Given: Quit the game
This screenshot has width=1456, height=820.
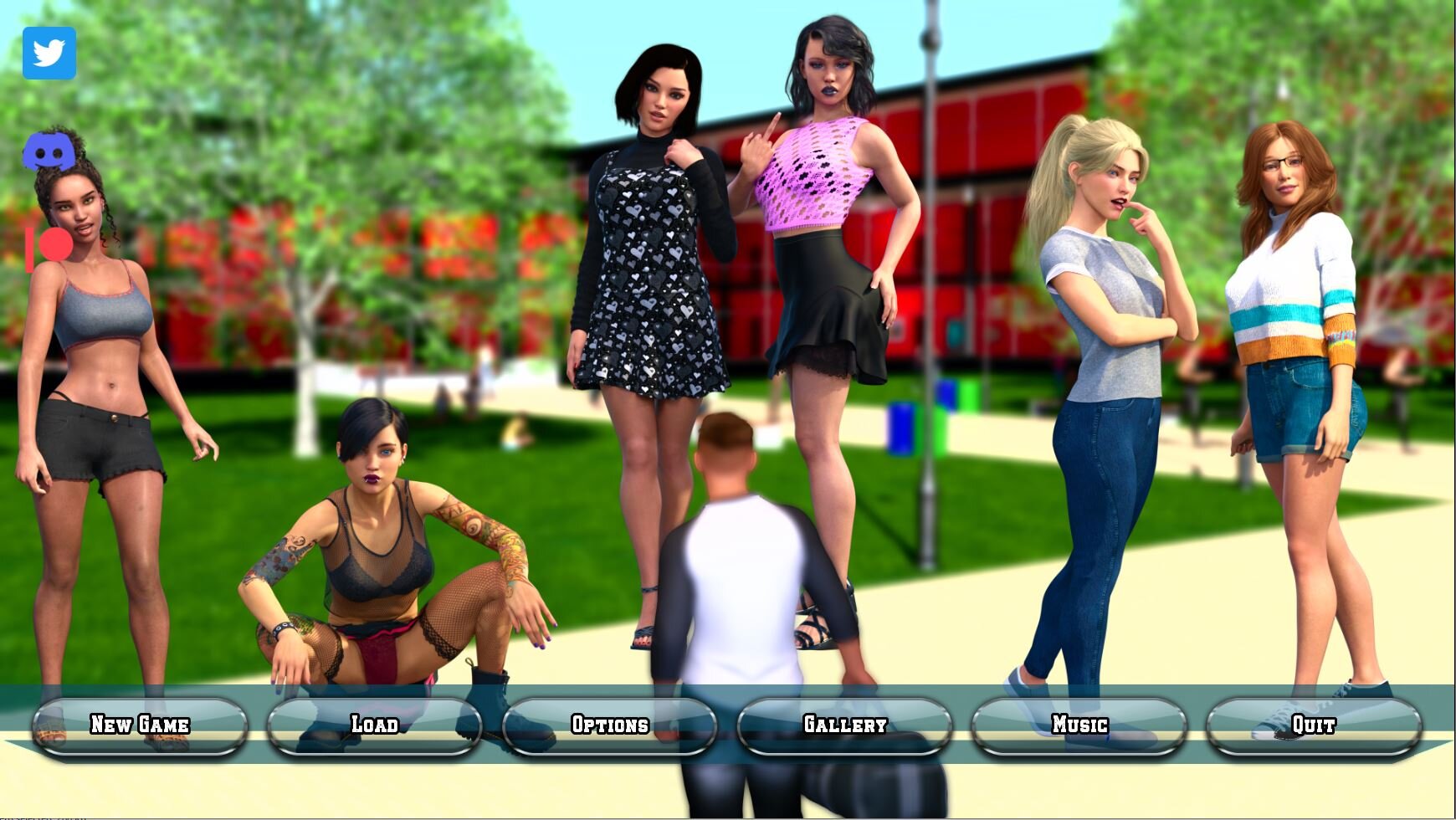Looking at the screenshot, I should [x=1313, y=725].
